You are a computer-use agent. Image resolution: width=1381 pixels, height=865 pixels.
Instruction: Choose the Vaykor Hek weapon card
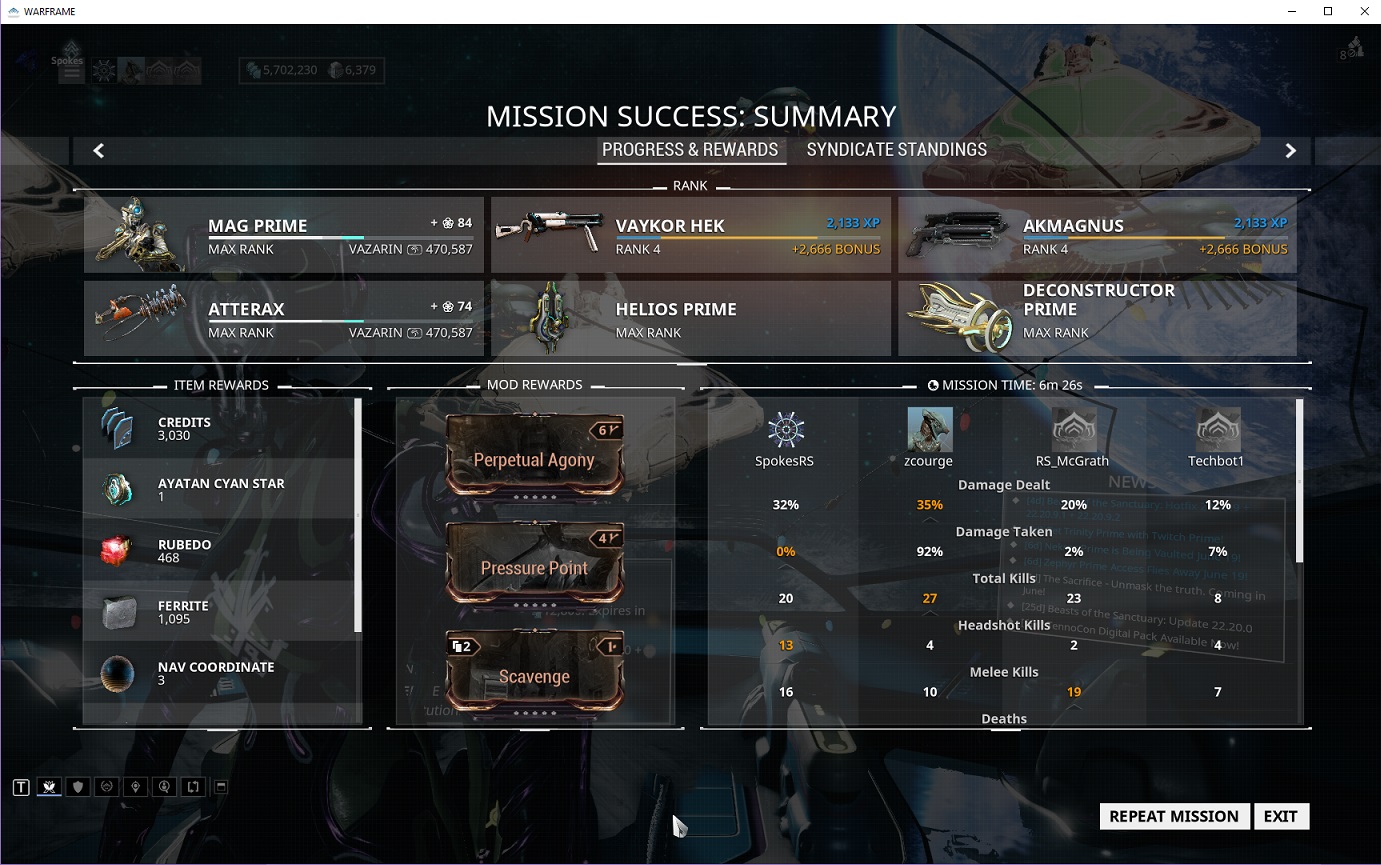point(691,235)
